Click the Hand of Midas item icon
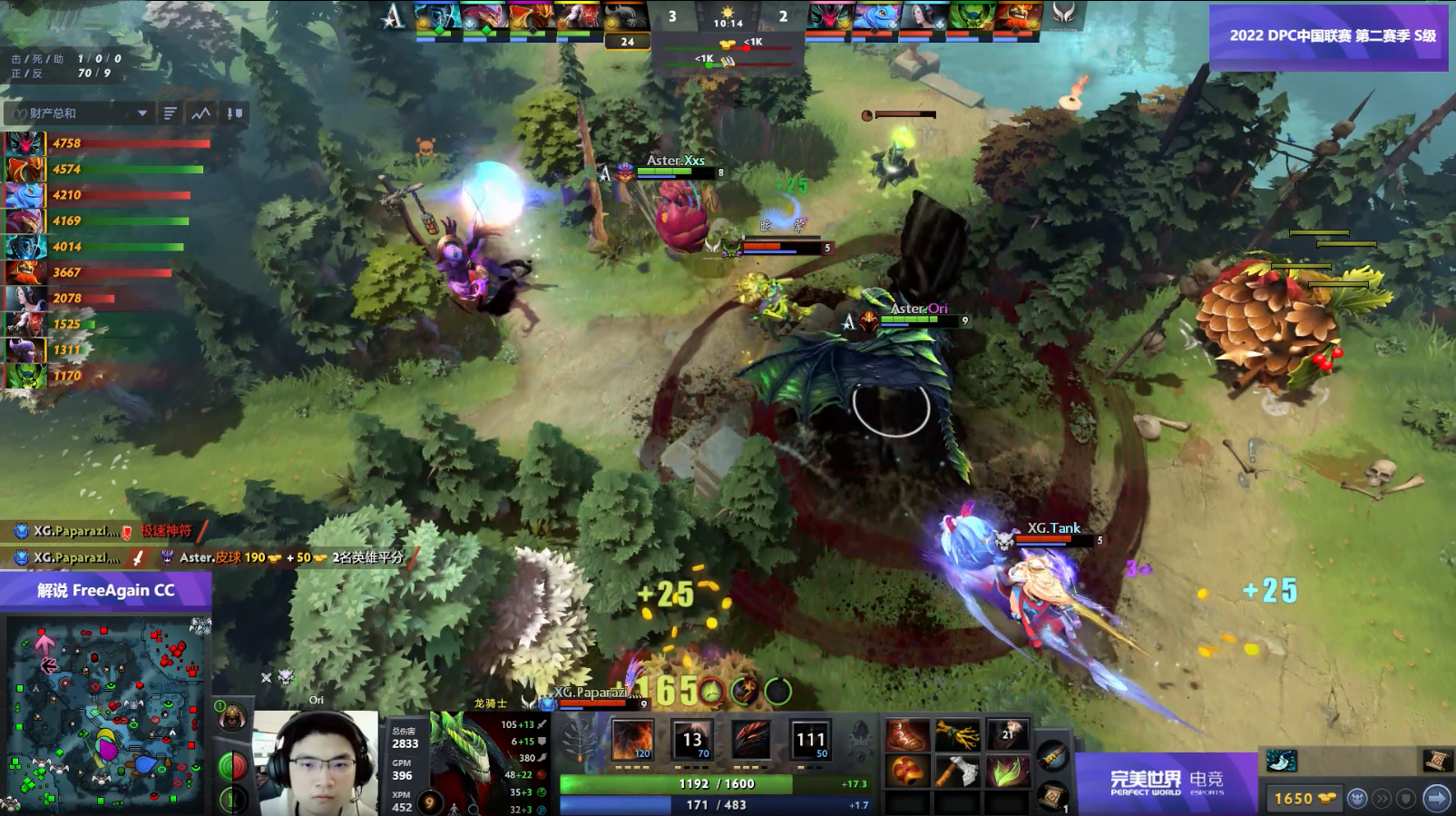 [x=958, y=733]
